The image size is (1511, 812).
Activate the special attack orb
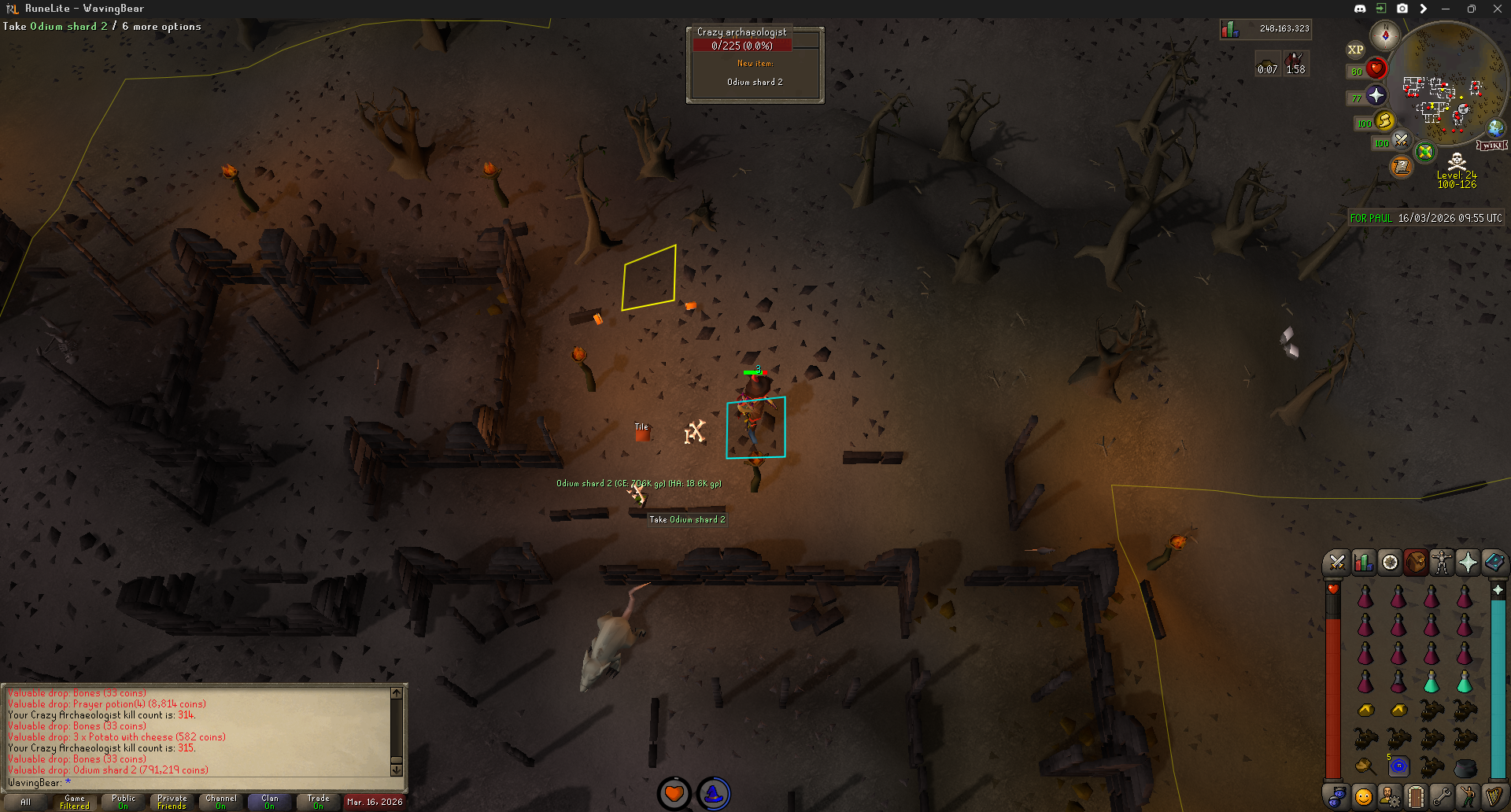(x=1401, y=141)
